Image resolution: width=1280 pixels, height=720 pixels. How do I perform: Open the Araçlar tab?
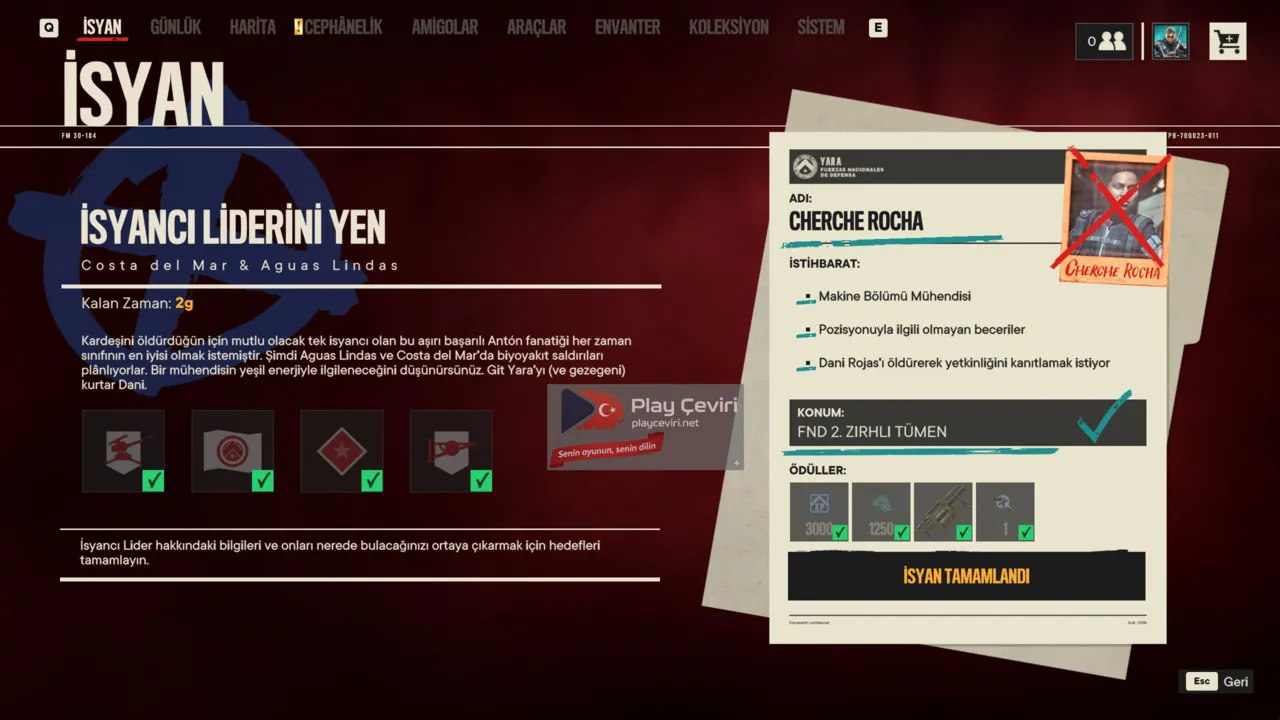[x=536, y=28]
